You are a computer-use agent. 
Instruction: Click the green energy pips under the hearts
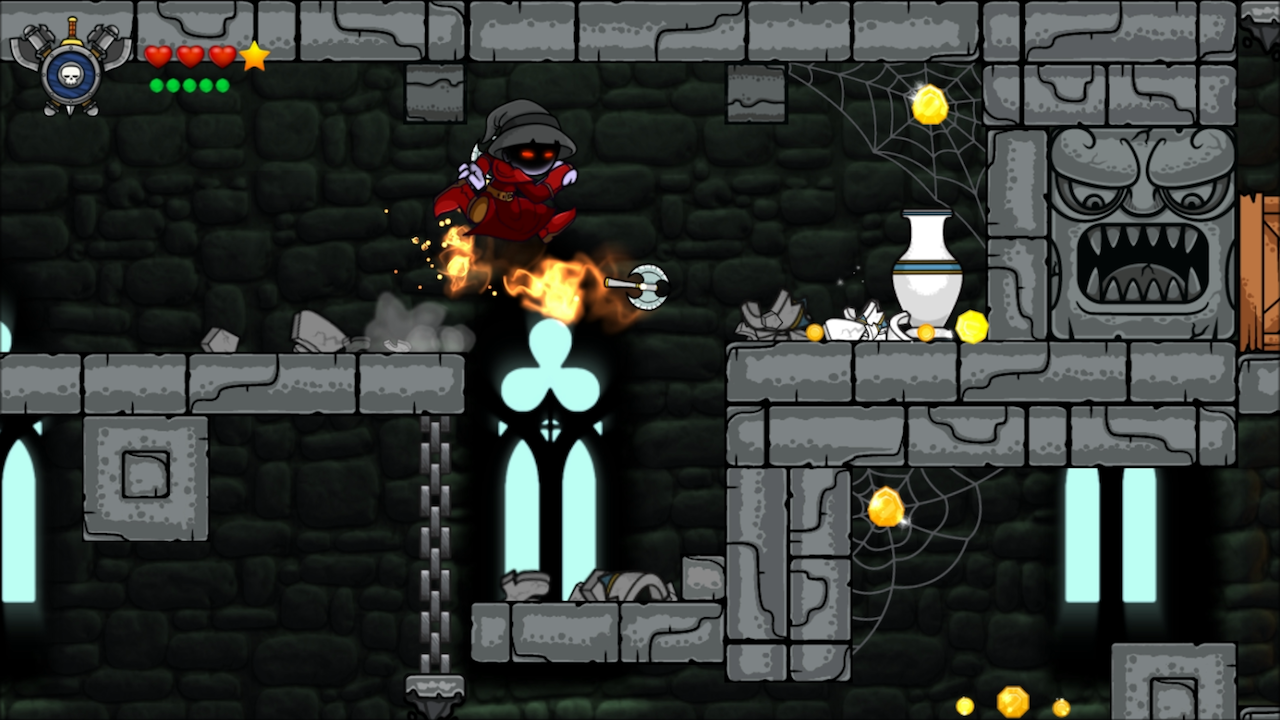(190, 83)
